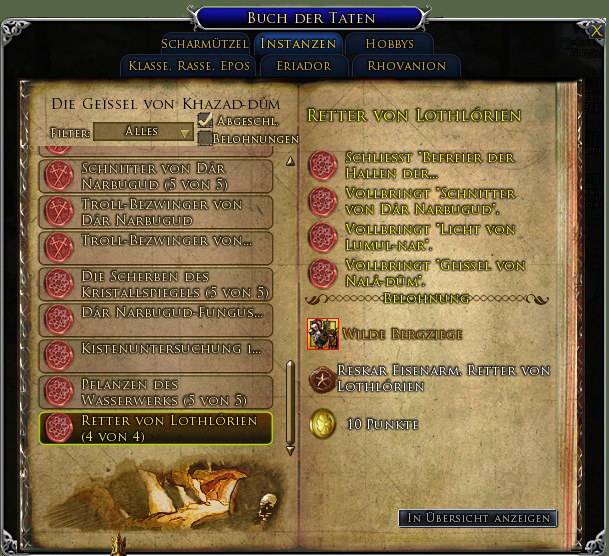The width and height of the screenshot is (609, 556).
Task: Open the Hobbys tab
Action: coord(389,44)
